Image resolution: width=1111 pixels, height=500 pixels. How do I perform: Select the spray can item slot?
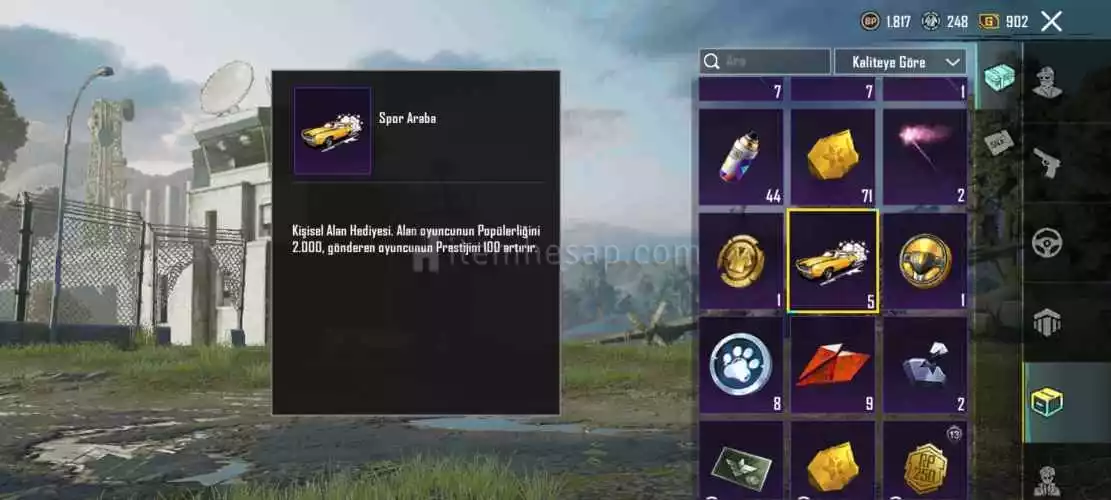coord(741,157)
